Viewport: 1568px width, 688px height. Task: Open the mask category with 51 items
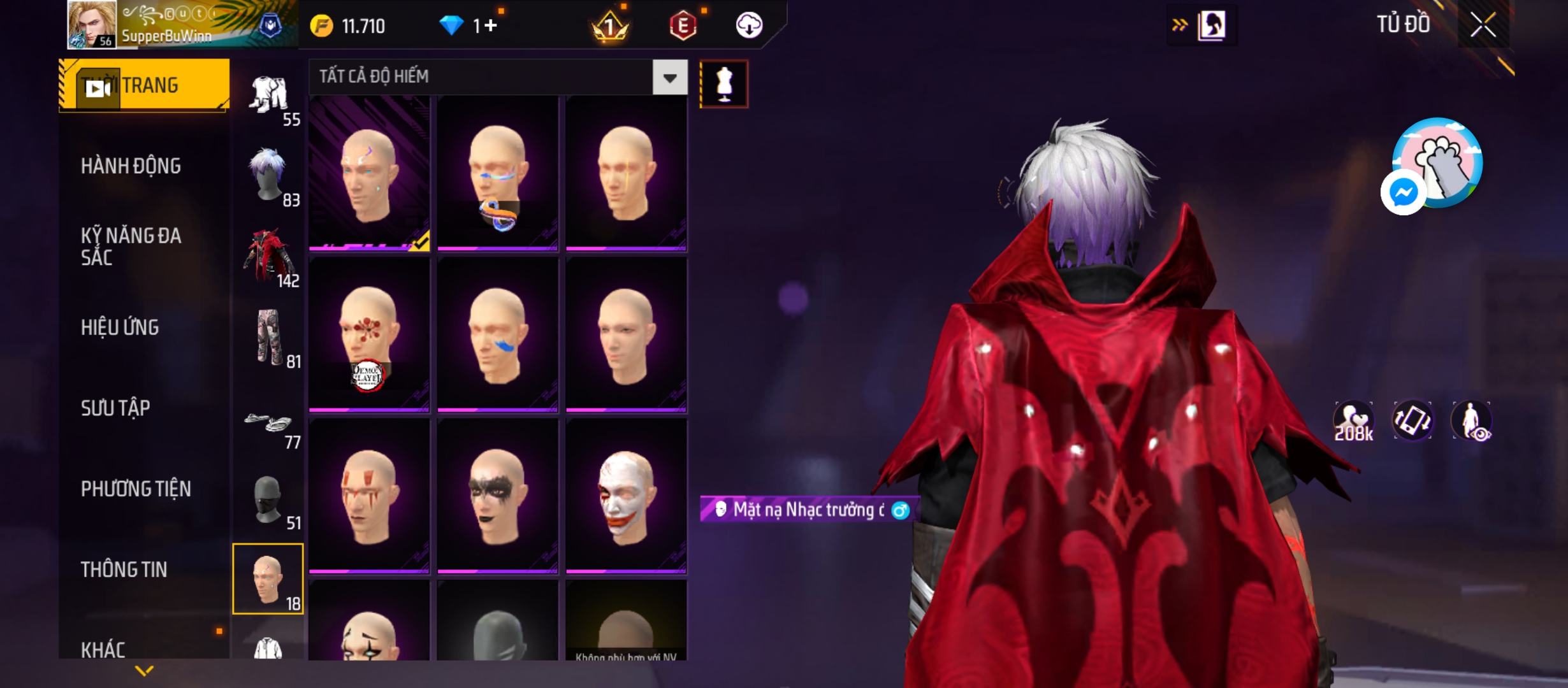[268, 499]
